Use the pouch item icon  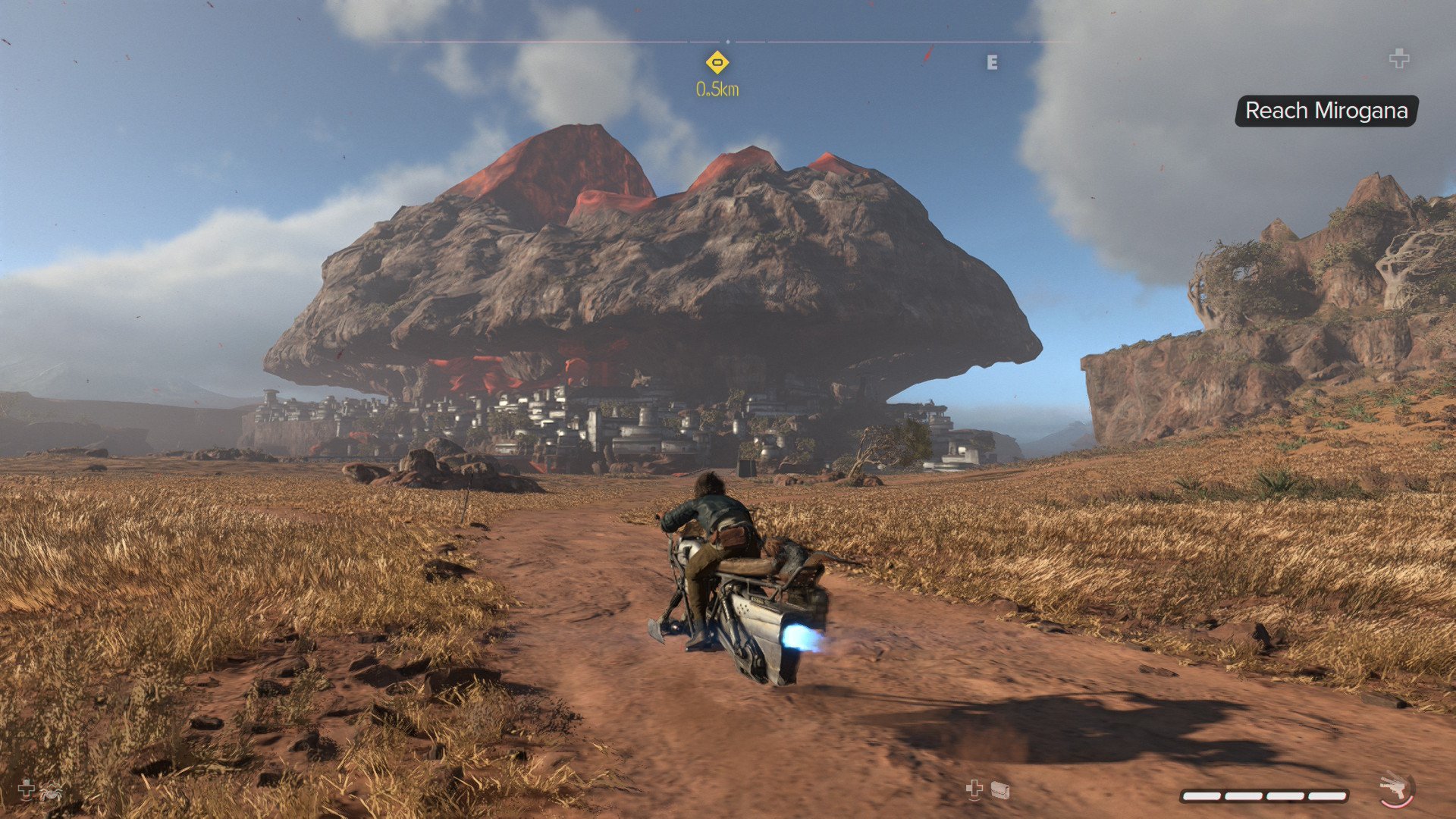click(x=1000, y=791)
